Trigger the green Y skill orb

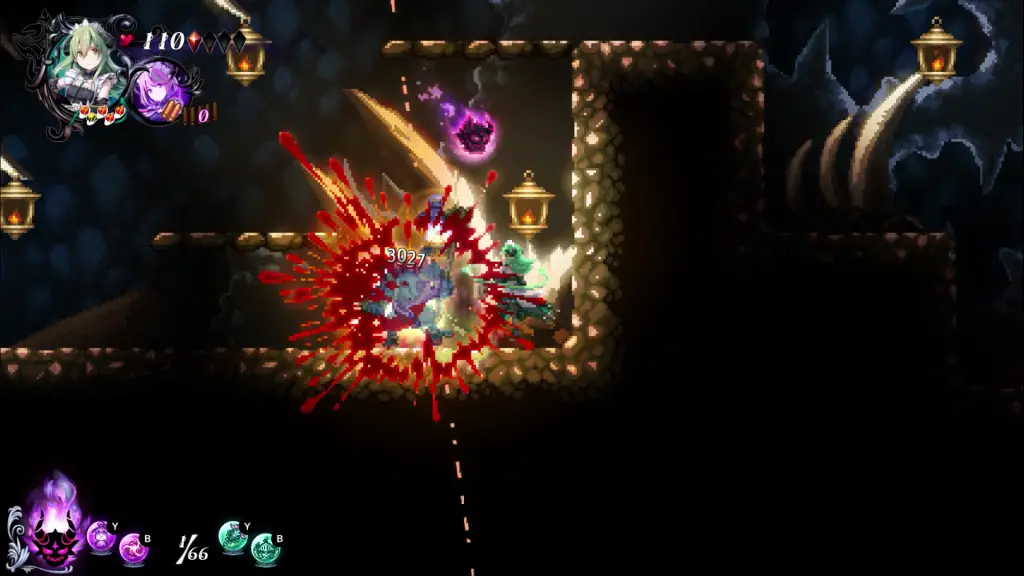click(232, 536)
